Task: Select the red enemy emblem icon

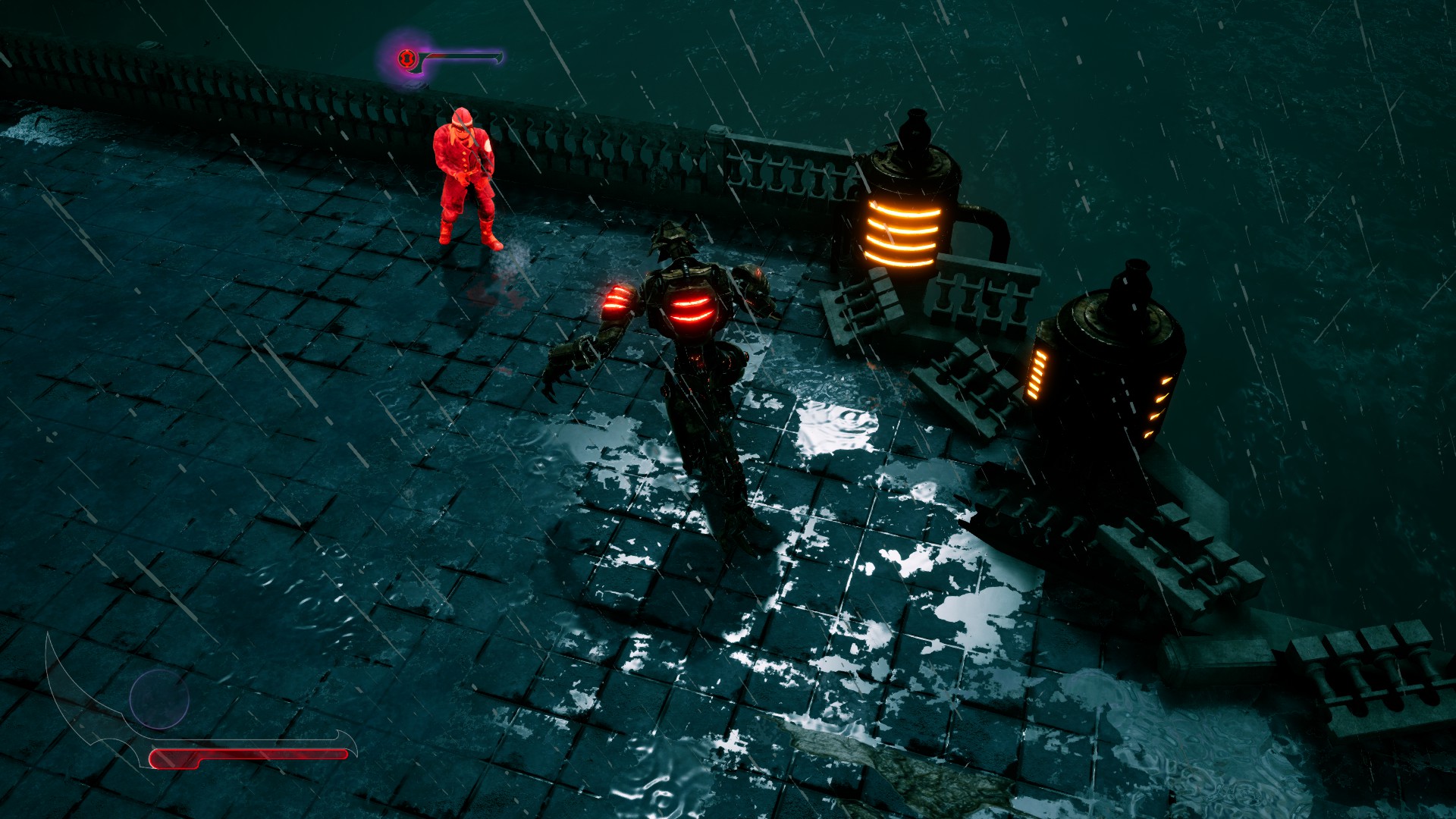Action: click(x=407, y=58)
